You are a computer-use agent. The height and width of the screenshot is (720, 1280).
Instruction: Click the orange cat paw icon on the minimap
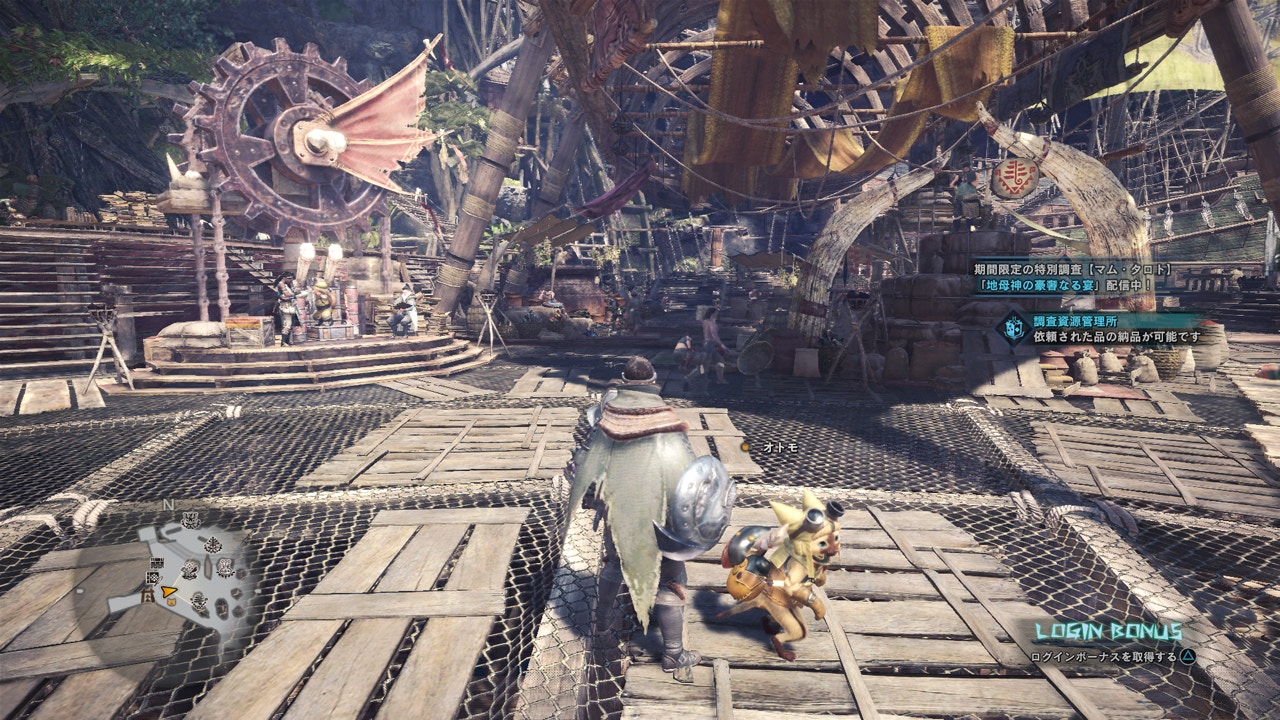pos(171,601)
